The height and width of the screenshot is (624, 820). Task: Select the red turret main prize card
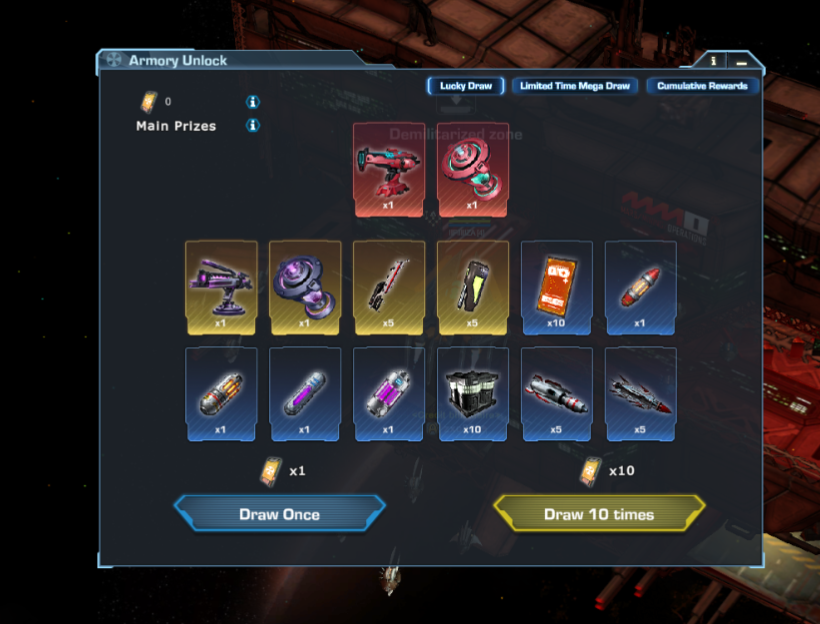pos(389,169)
